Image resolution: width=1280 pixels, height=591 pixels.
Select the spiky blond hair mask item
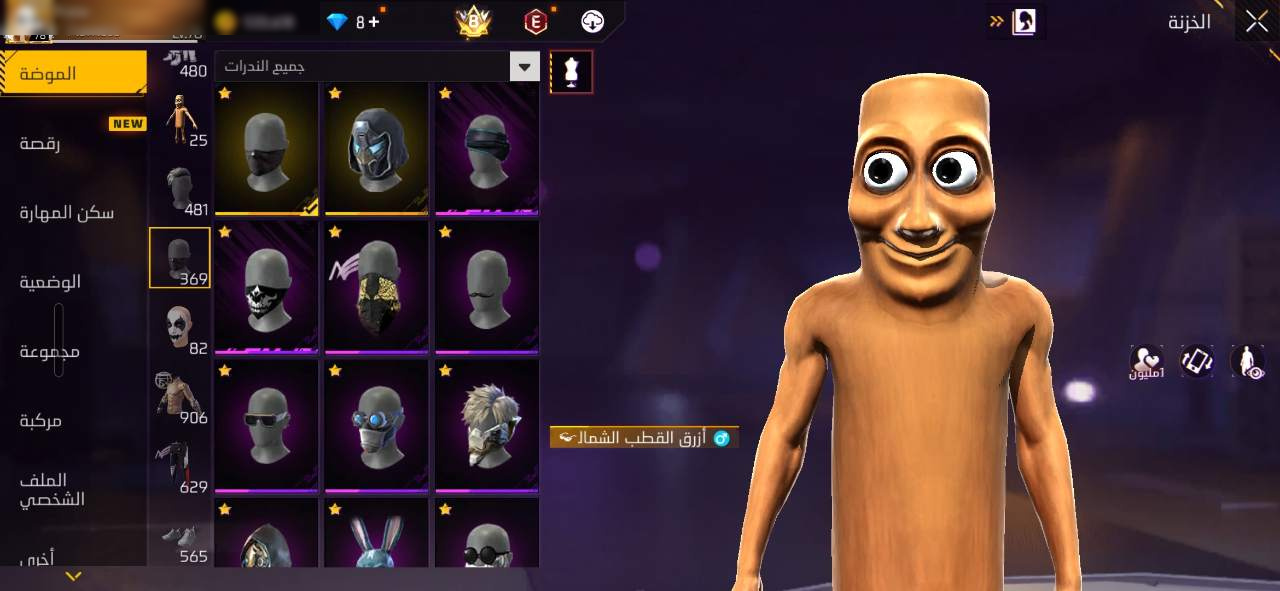pyautogui.click(x=486, y=425)
